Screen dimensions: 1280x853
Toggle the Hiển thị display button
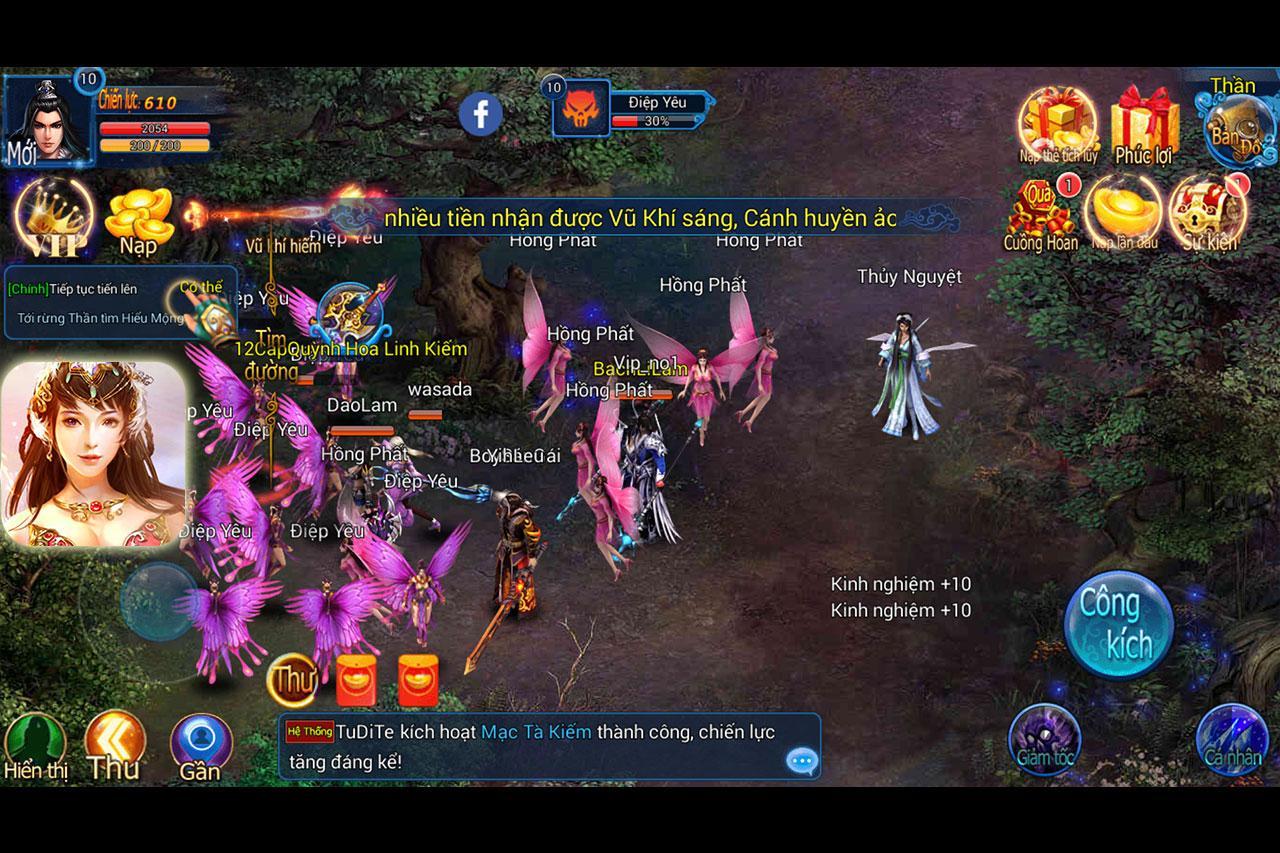(x=36, y=747)
